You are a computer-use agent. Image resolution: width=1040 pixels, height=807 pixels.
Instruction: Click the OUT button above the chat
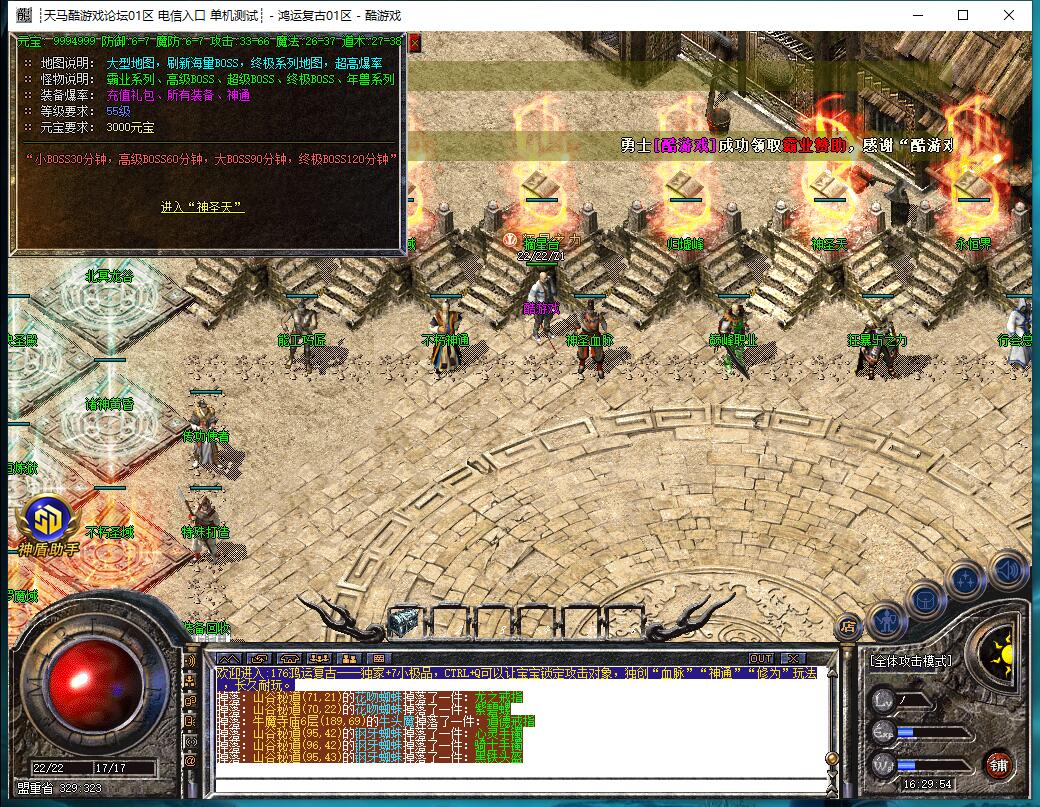(761, 658)
